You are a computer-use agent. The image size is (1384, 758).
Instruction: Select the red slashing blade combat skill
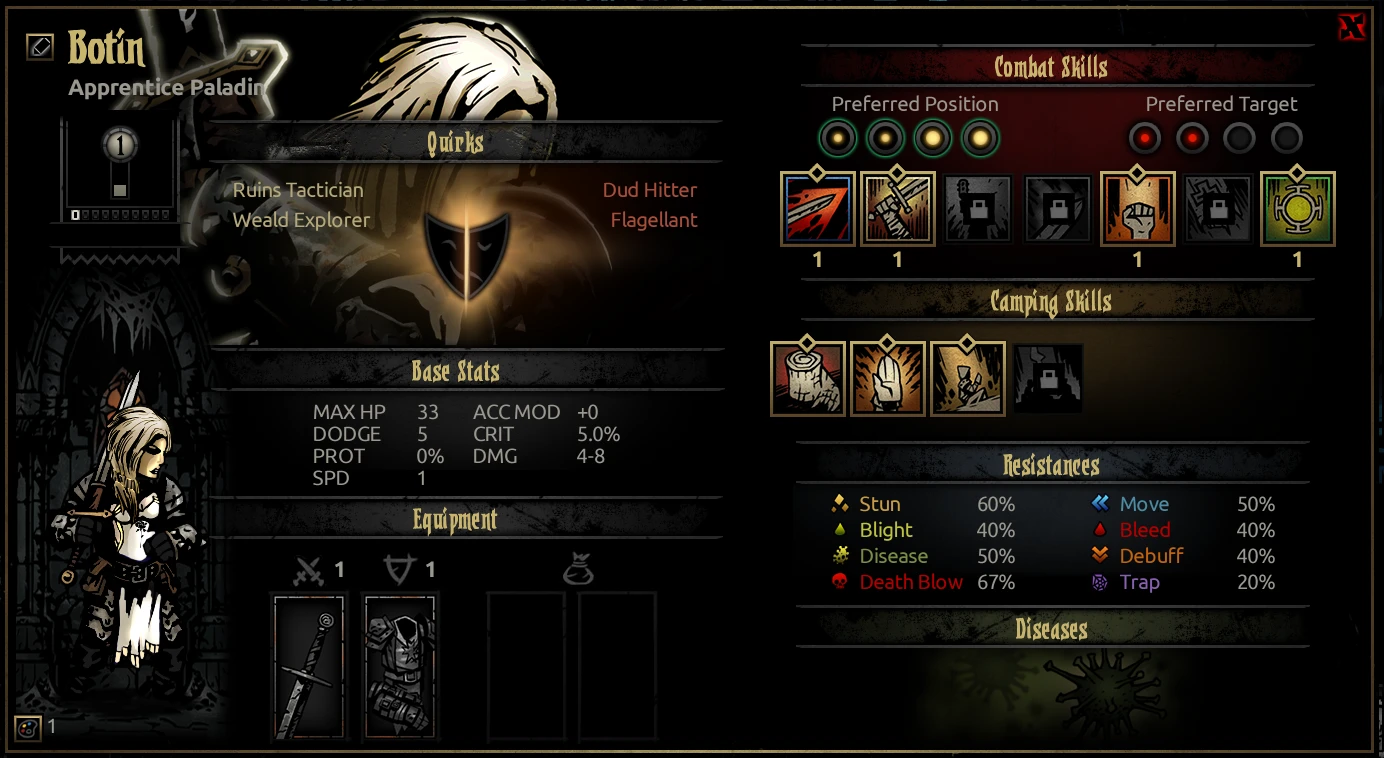(x=817, y=209)
